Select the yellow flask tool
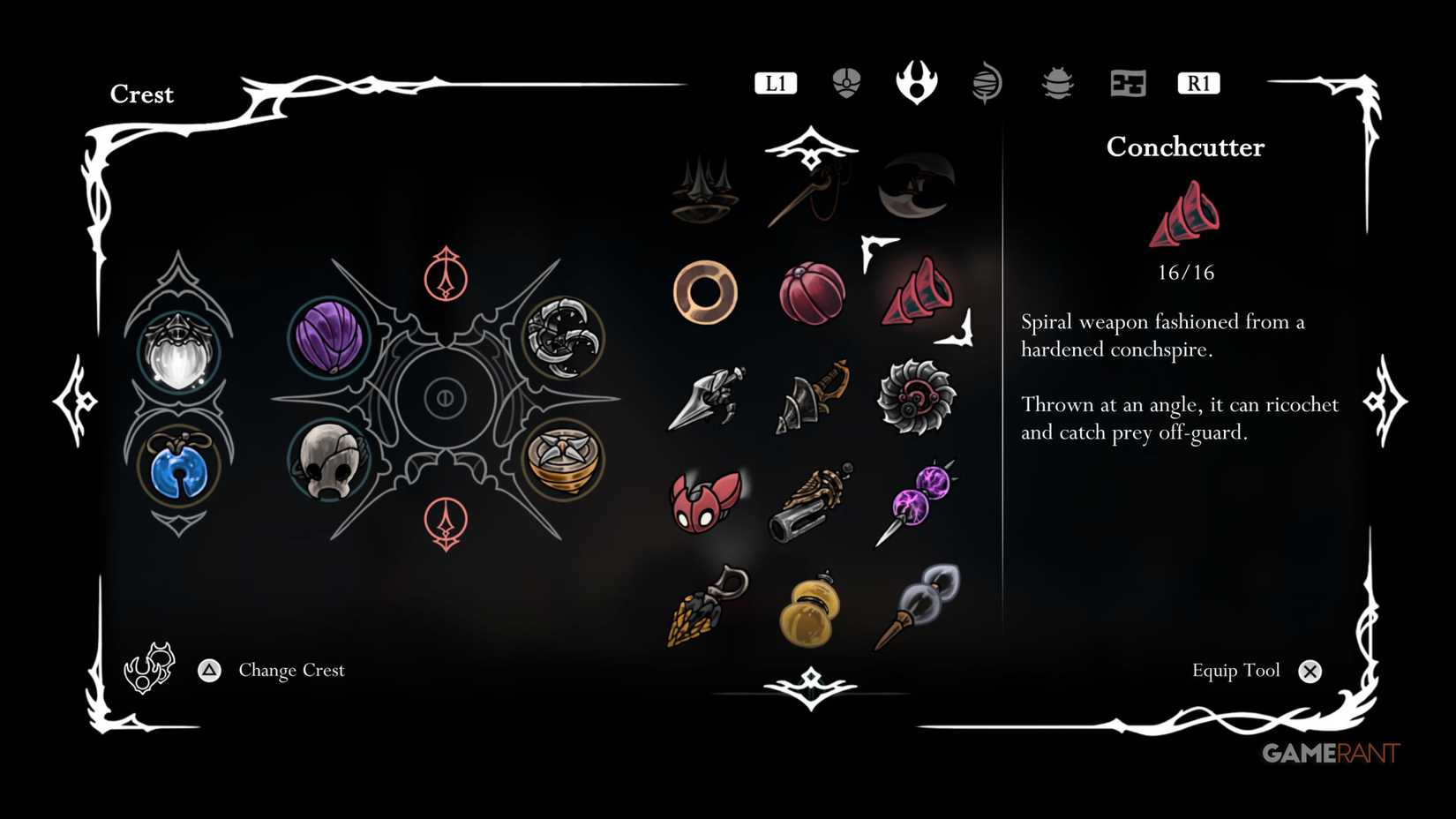Image resolution: width=1456 pixels, height=819 pixels. tap(810, 609)
